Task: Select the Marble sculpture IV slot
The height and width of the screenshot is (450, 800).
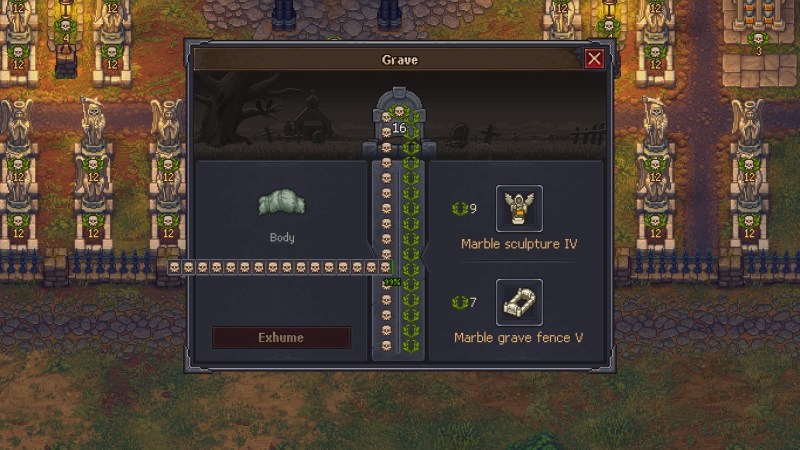Action: tap(519, 208)
